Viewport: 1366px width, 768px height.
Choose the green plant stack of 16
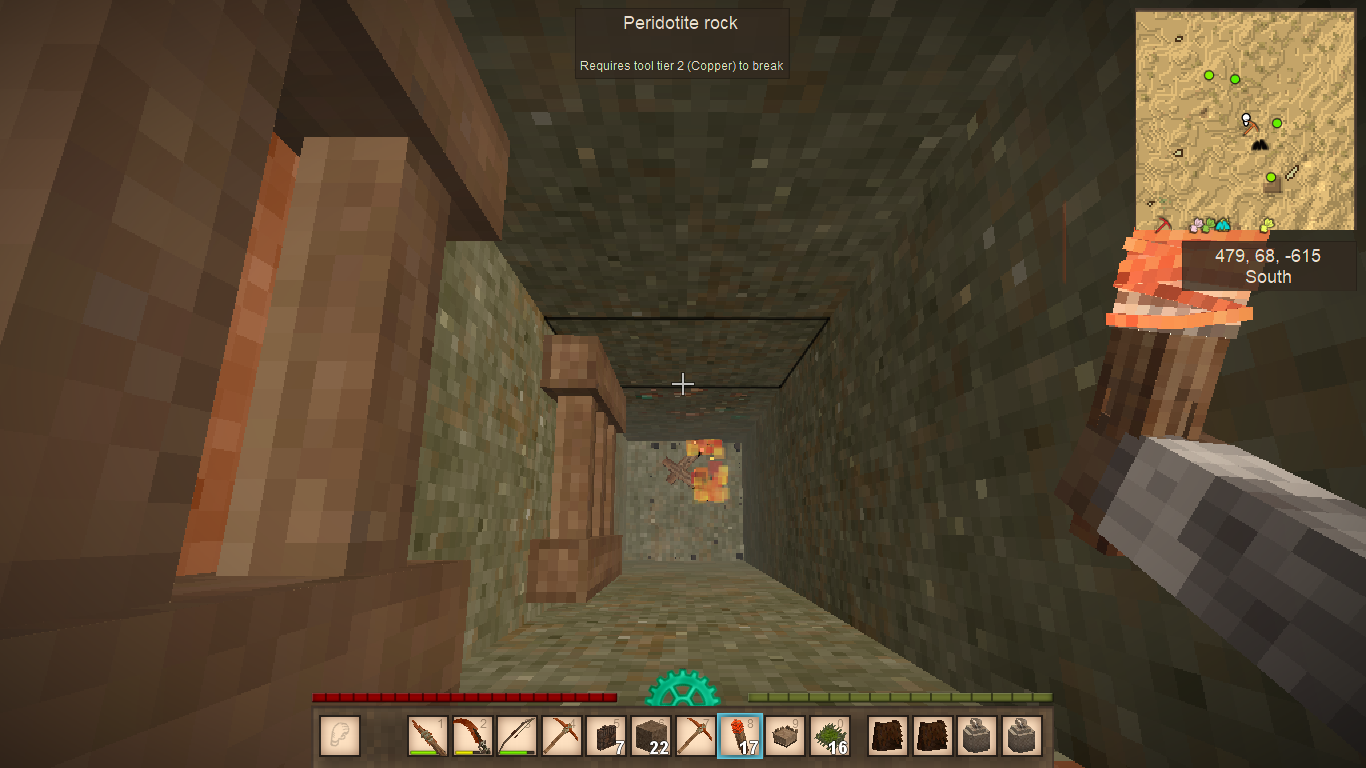click(x=829, y=736)
